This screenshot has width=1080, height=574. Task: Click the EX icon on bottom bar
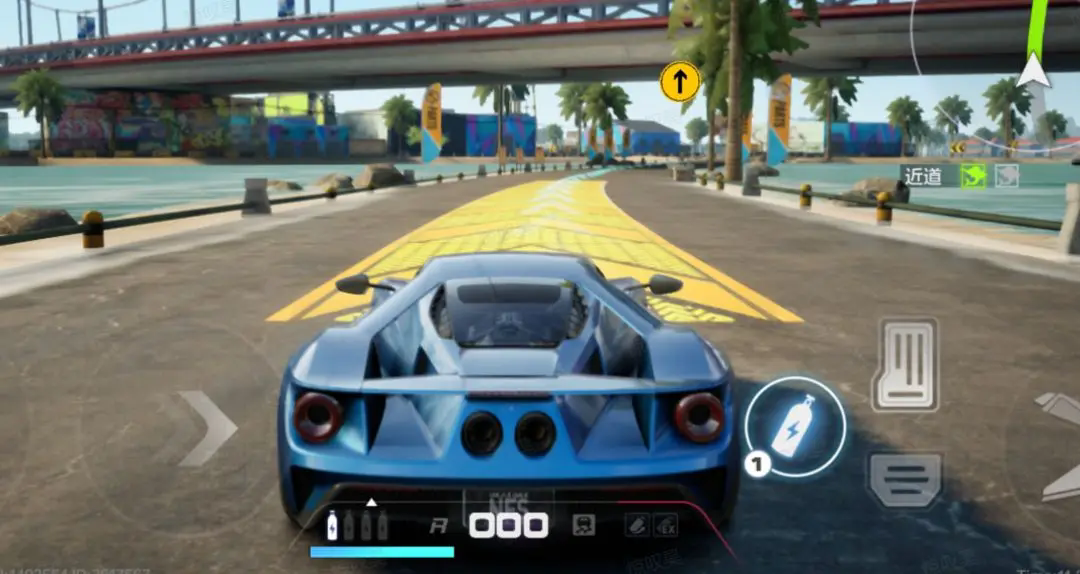coord(665,524)
